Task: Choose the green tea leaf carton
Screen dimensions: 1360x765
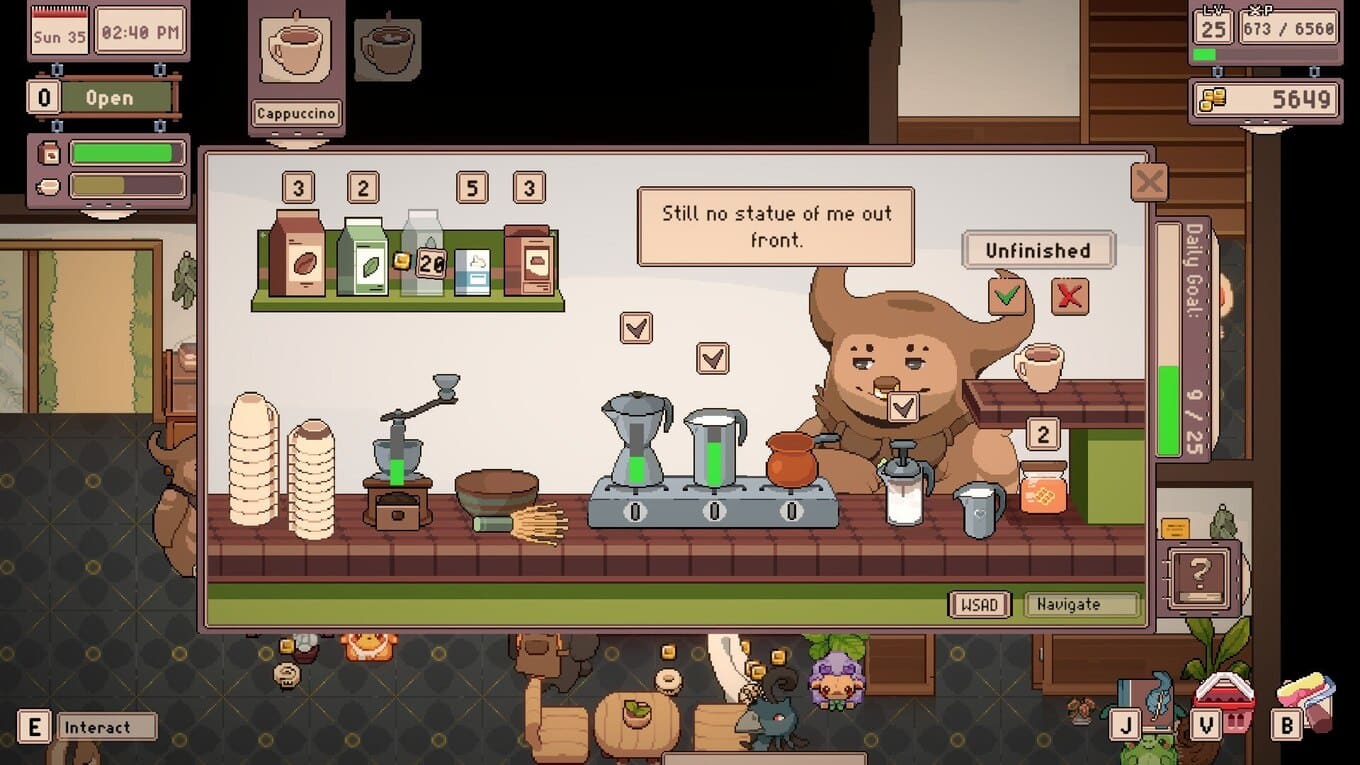Action: (361, 257)
